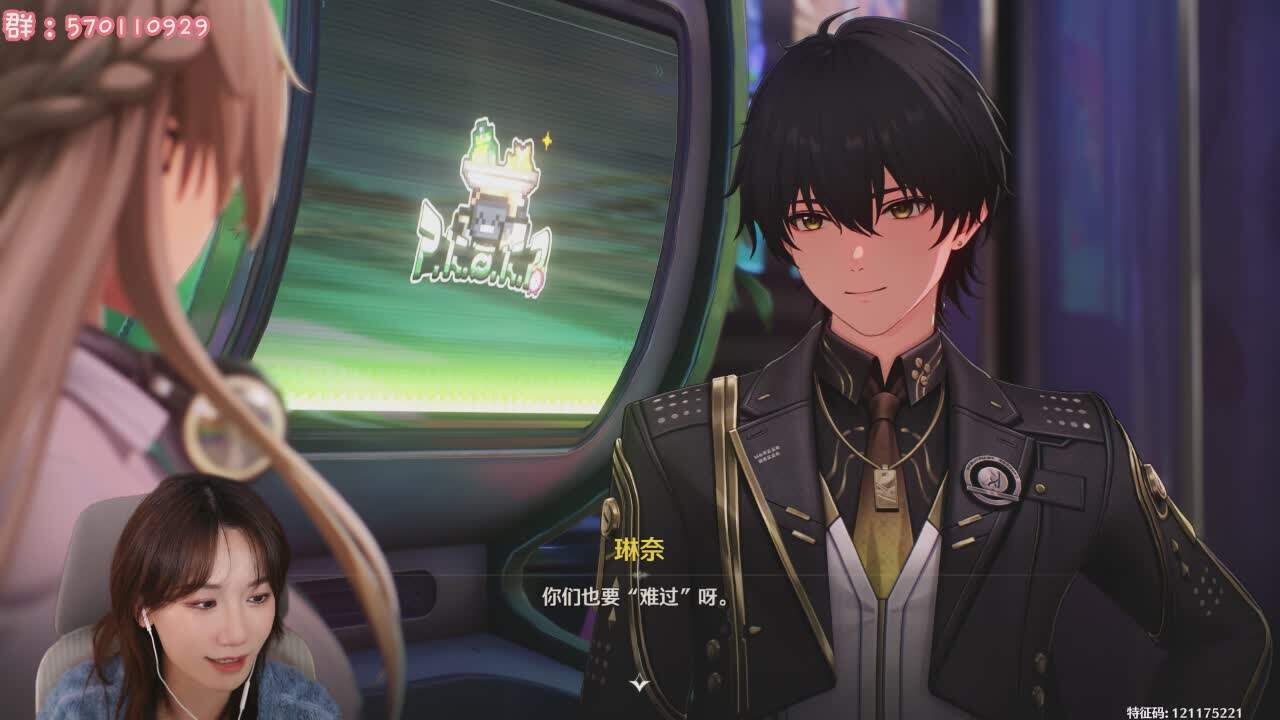Click the diamond continue-dialogue indicator
The height and width of the screenshot is (720, 1280).
coord(638,683)
